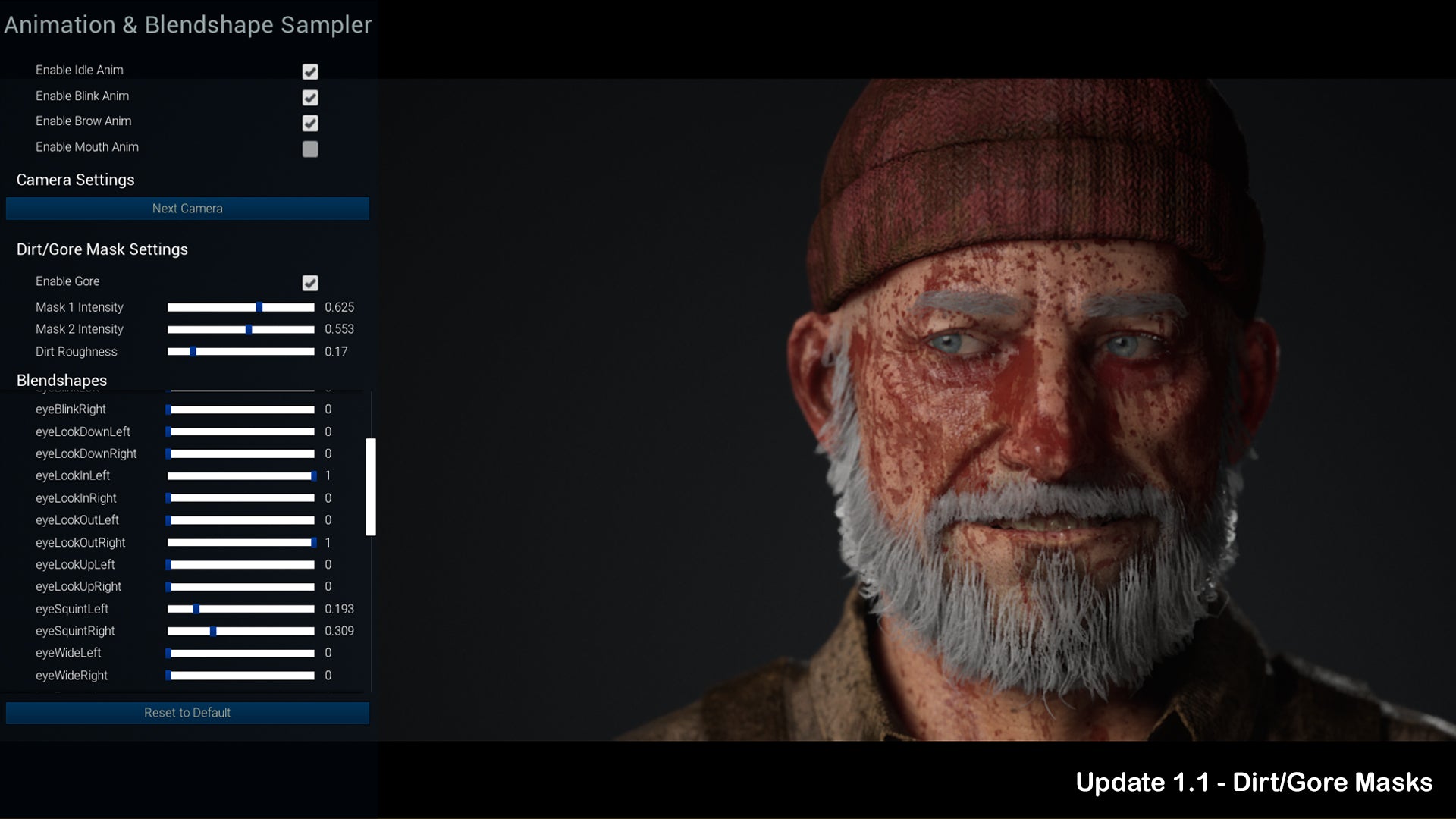The height and width of the screenshot is (819, 1456).
Task: Adjust the eyeSquintRight slider
Action: point(213,631)
